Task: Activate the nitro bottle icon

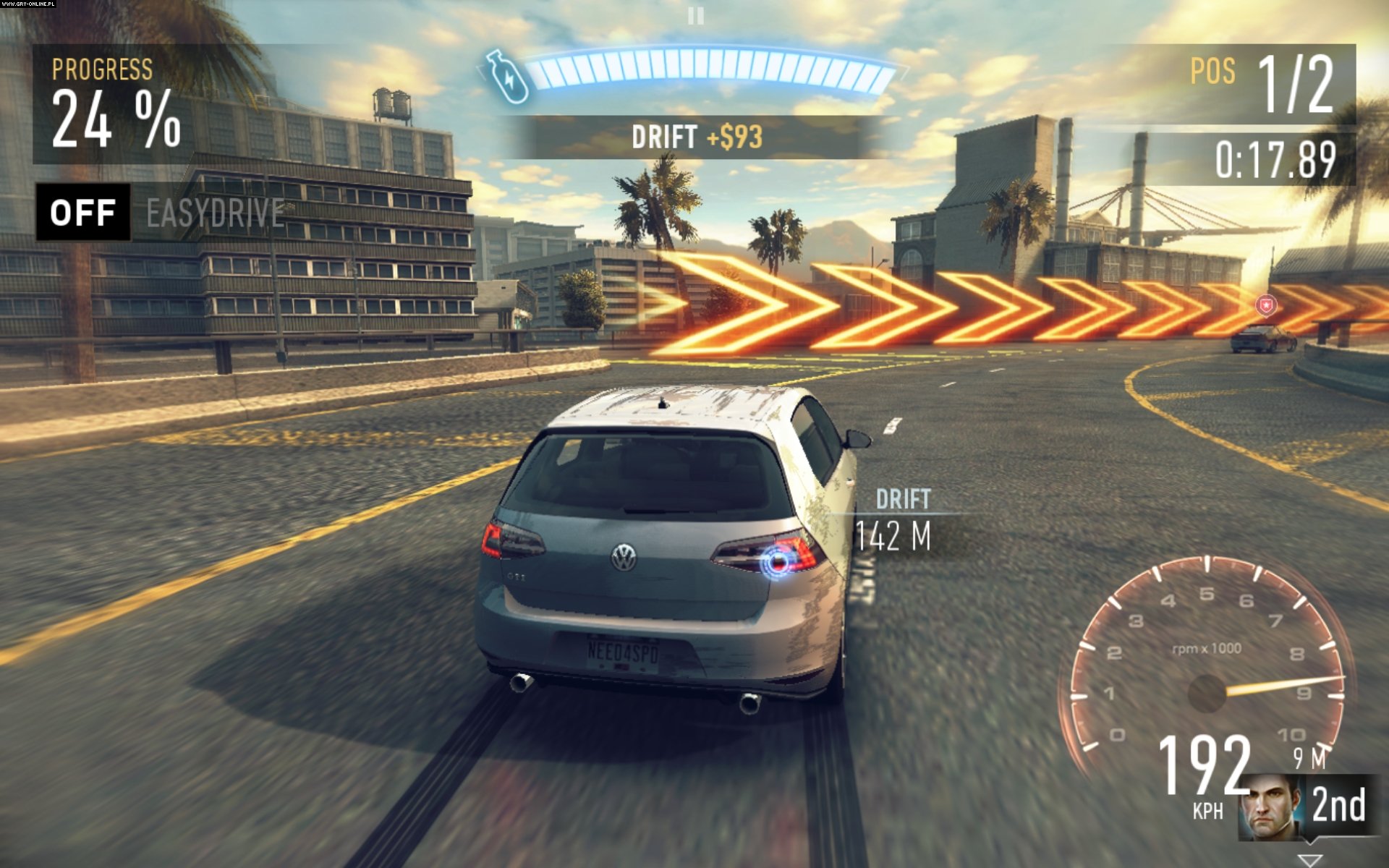Action: tap(506, 76)
